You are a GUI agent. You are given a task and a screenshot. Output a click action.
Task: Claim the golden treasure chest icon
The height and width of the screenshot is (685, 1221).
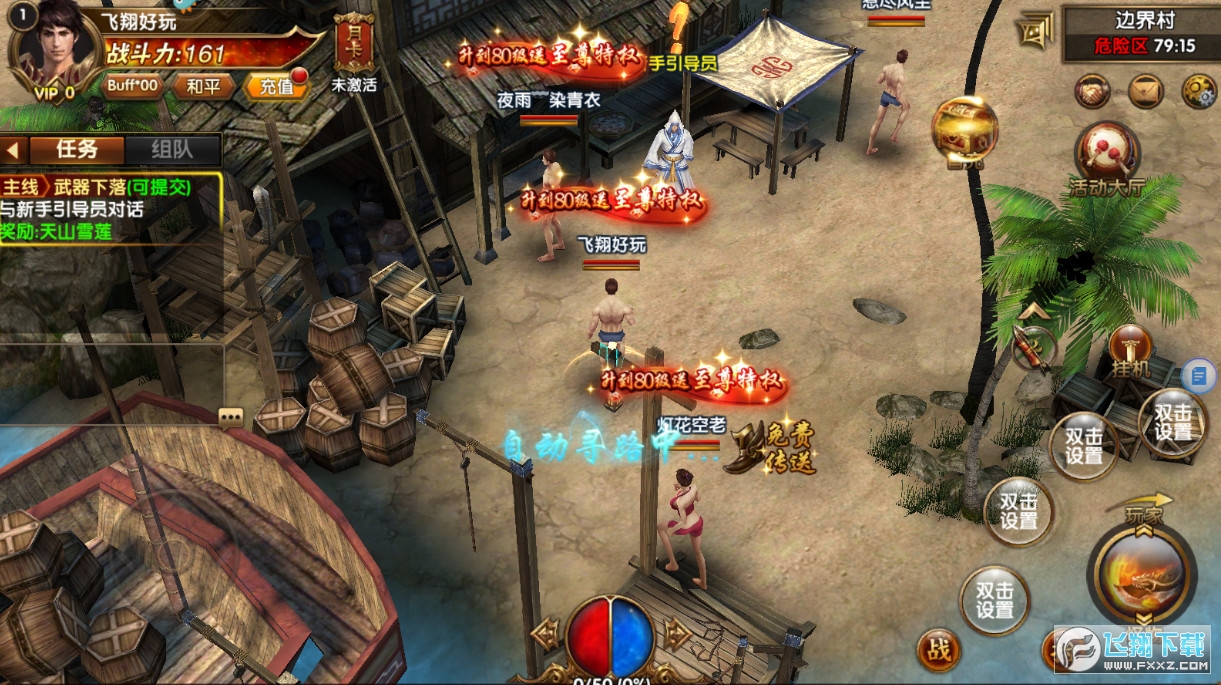pos(965,130)
